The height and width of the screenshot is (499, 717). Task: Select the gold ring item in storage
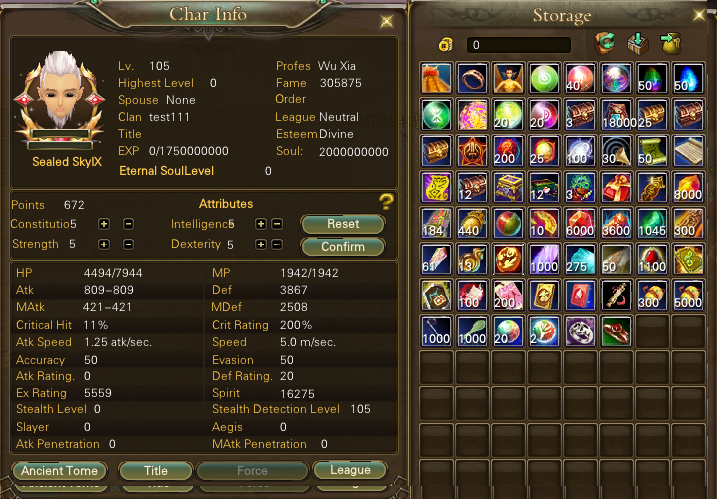[x=473, y=78]
